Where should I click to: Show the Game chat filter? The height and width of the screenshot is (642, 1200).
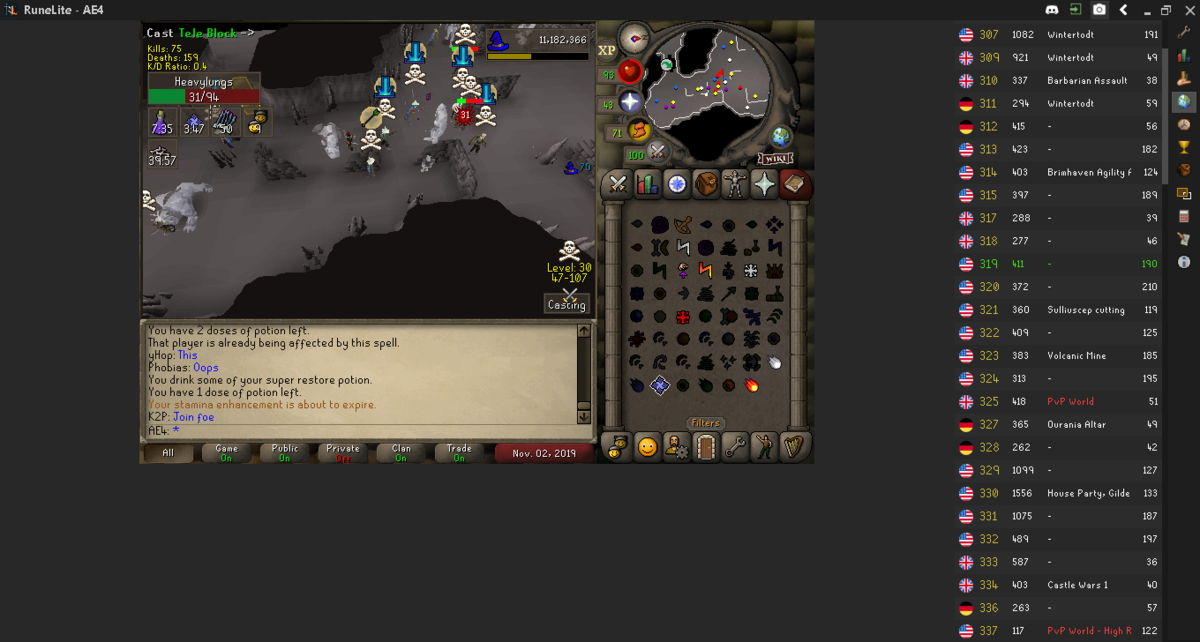[227, 453]
